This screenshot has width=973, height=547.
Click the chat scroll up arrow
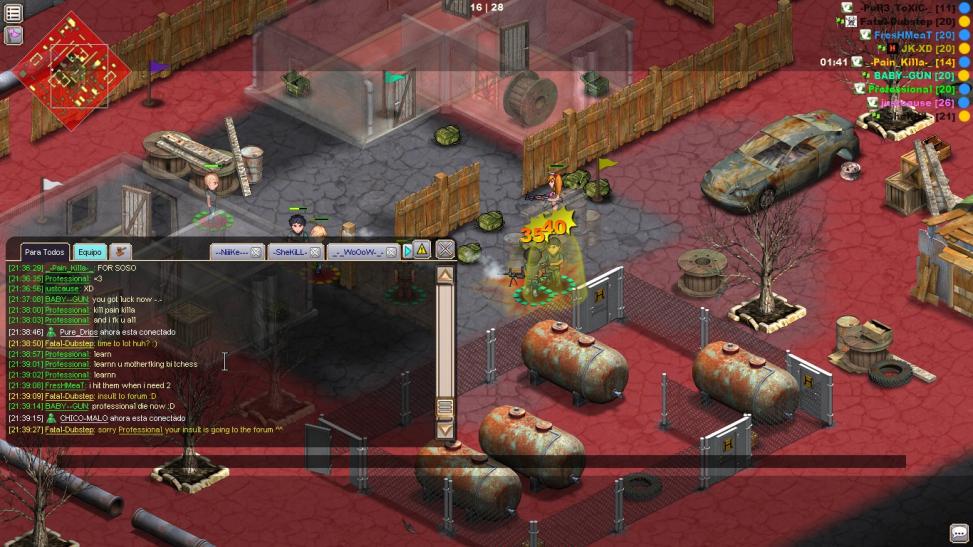(445, 275)
